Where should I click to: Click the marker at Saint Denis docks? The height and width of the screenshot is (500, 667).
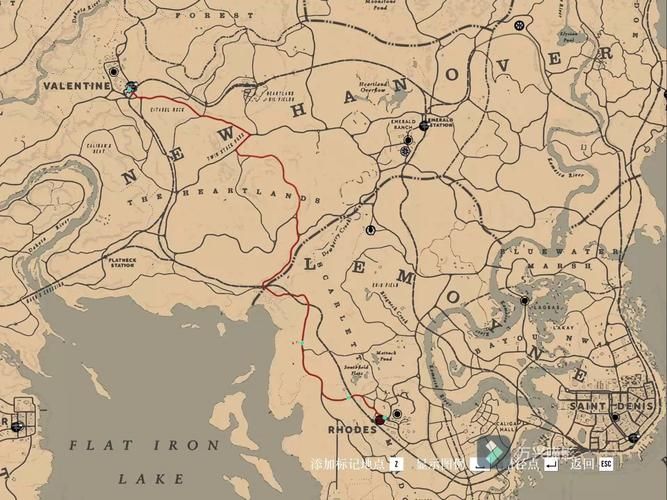coord(632,437)
